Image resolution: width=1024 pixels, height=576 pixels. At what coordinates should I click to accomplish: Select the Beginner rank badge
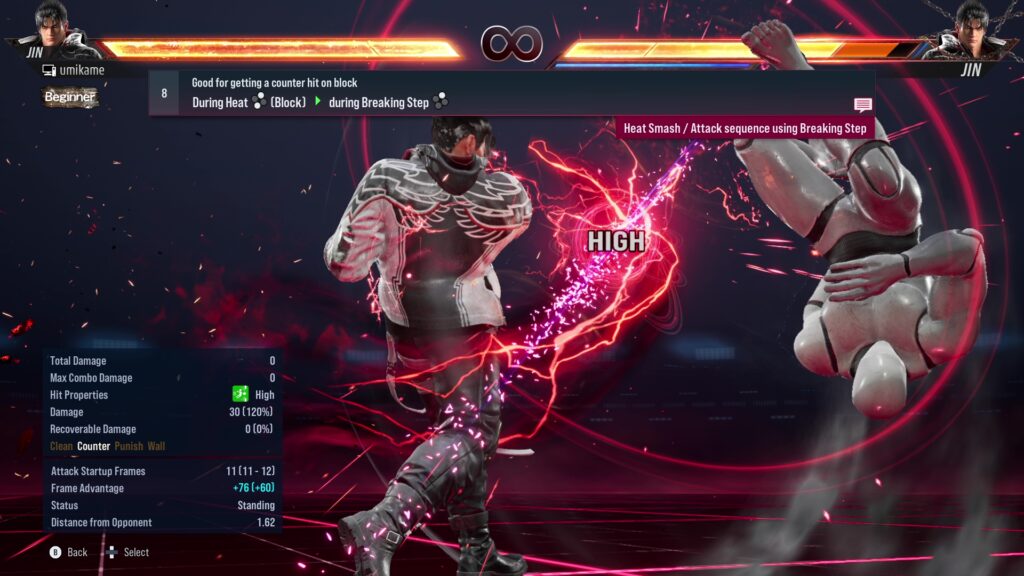point(70,97)
